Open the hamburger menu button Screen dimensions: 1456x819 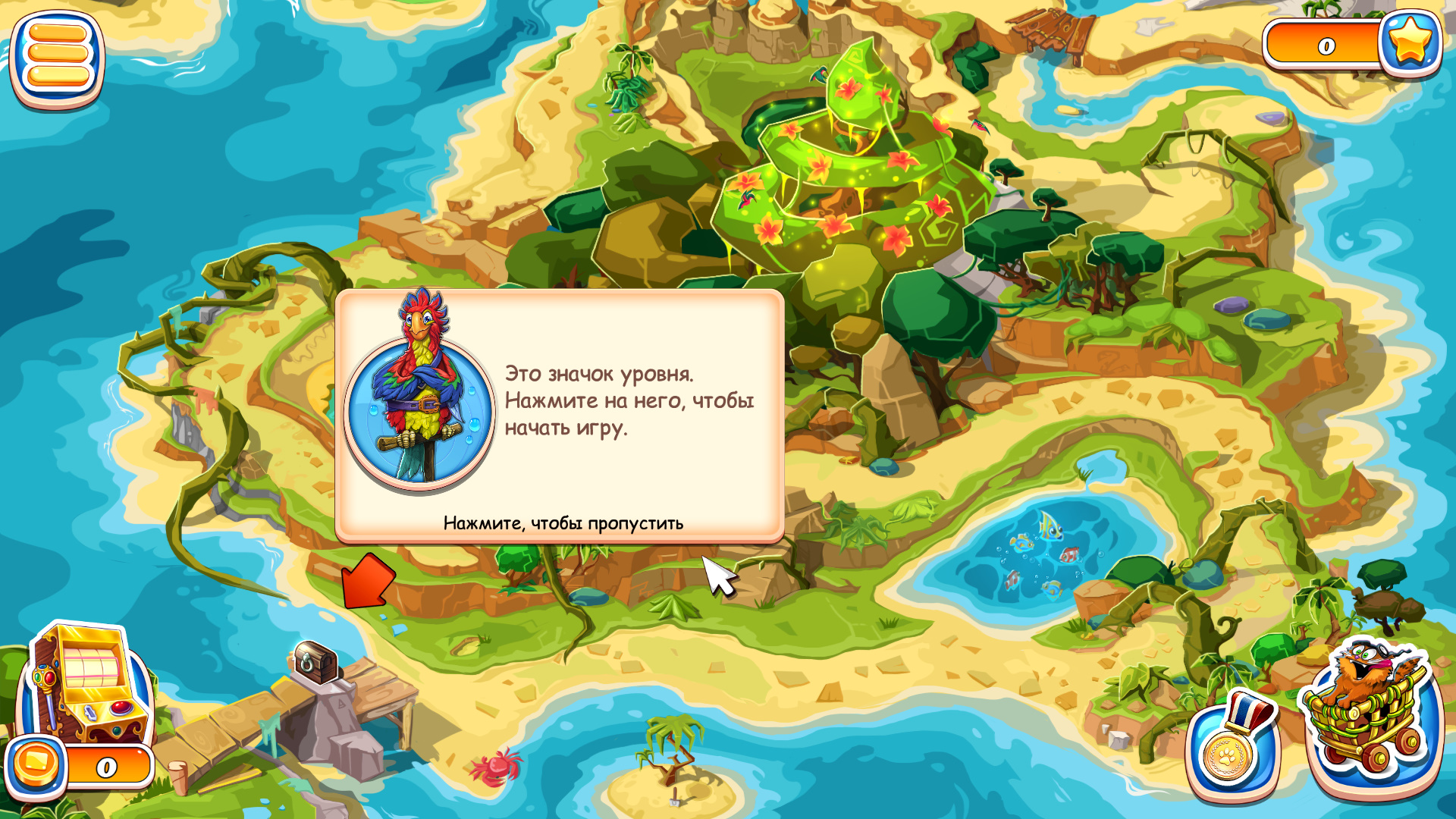tap(57, 57)
